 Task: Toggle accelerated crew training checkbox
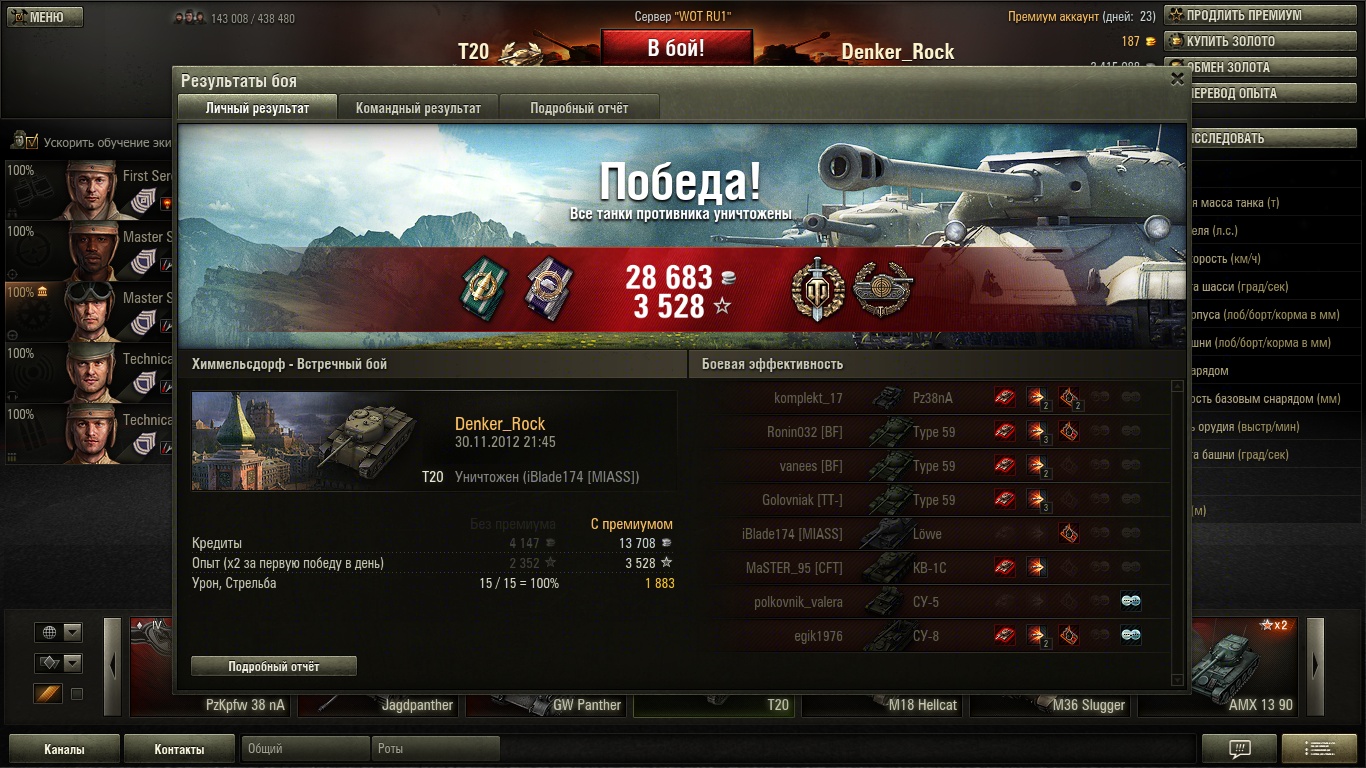point(31,141)
